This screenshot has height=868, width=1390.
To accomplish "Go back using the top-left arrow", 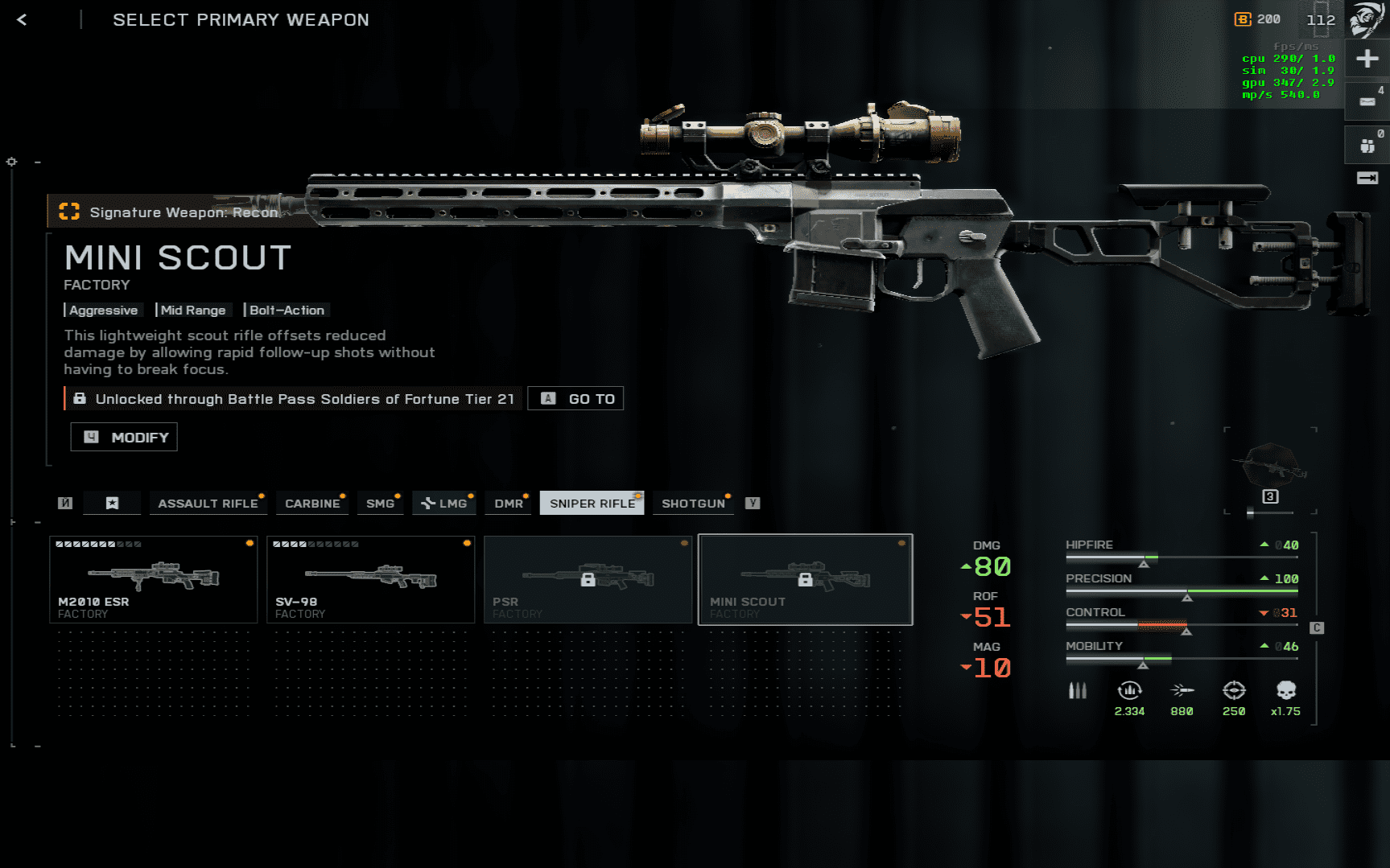I will [x=22, y=20].
